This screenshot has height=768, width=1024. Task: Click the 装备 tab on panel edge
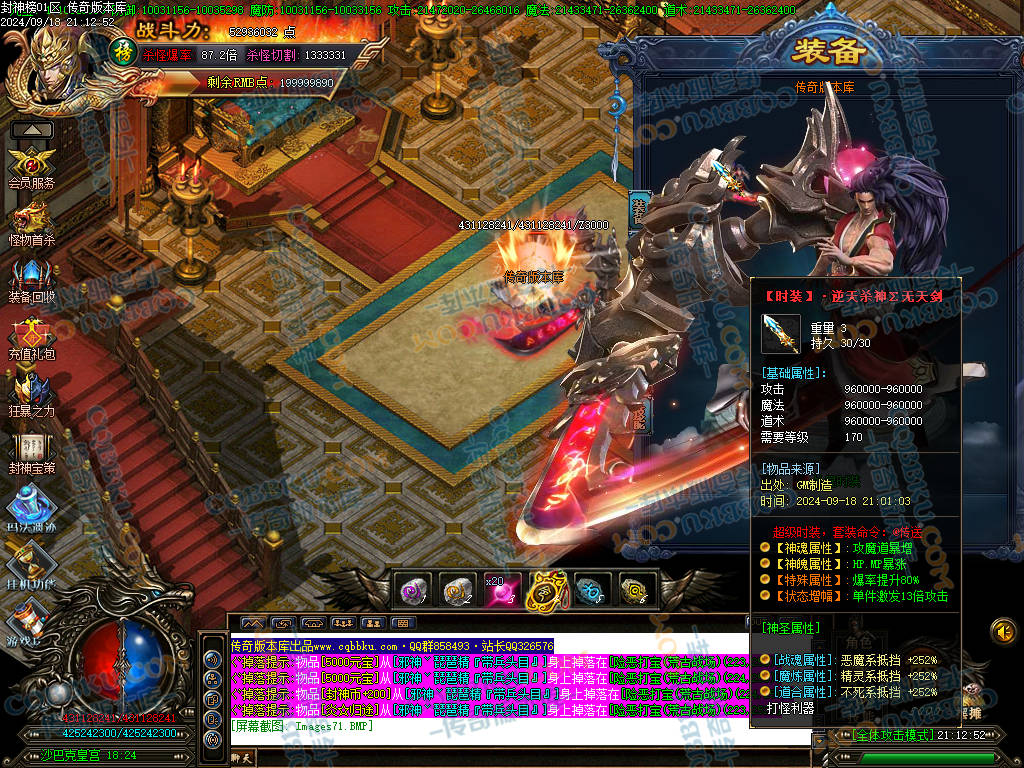point(639,210)
